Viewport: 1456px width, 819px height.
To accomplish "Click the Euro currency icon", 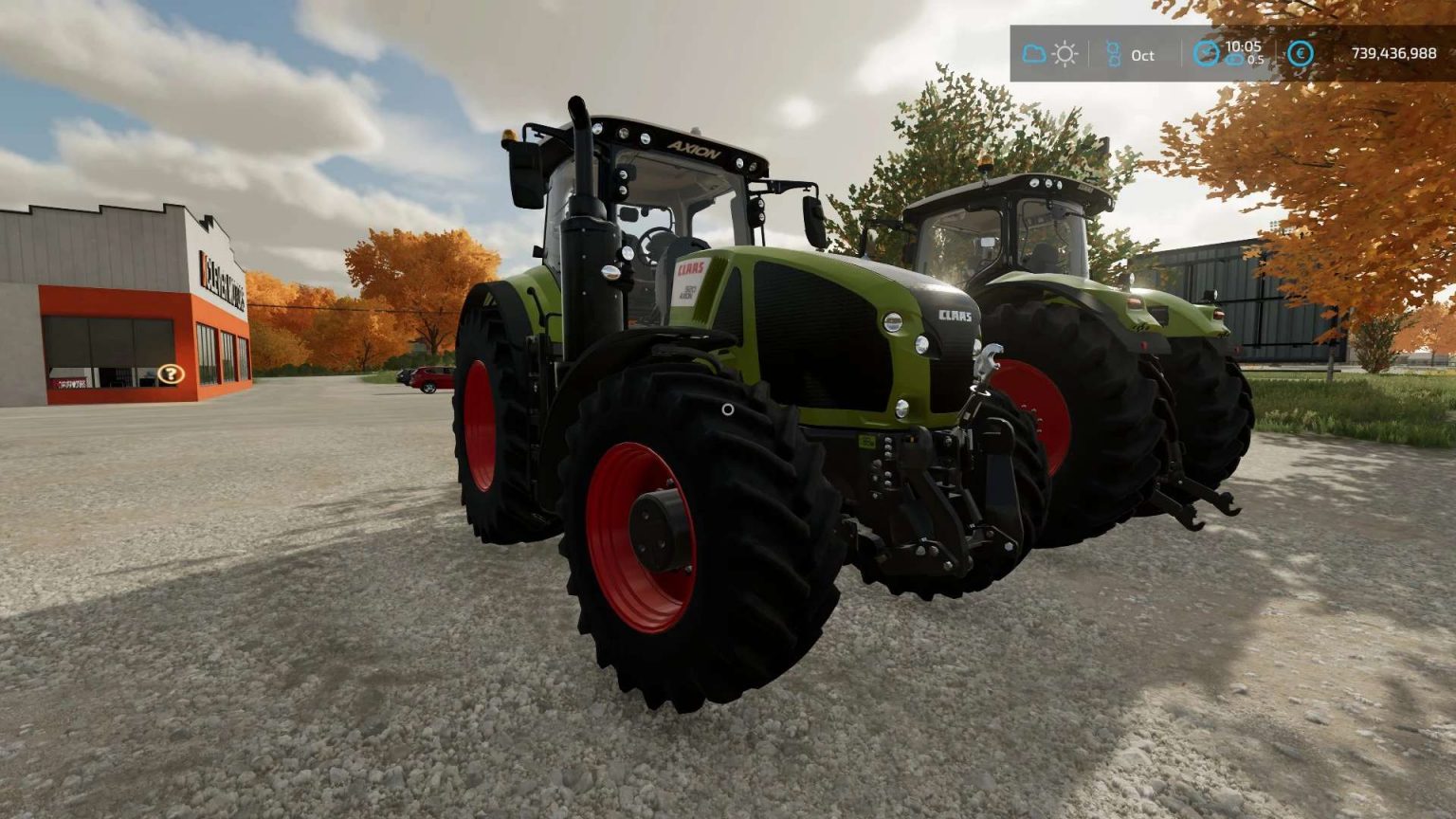I will pos(1299,54).
